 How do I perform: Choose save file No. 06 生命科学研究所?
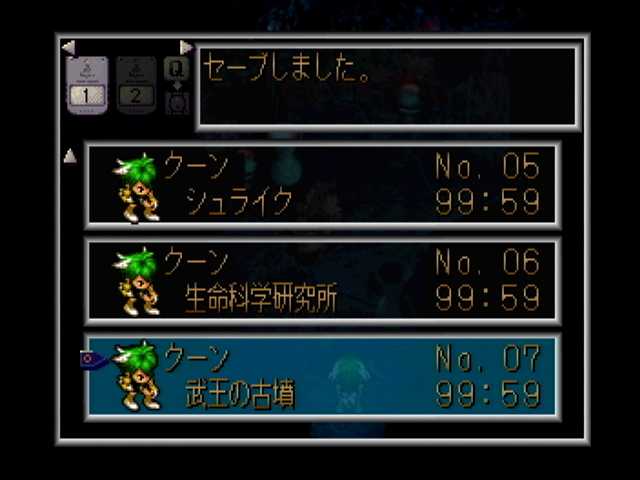pyautogui.click(x=322, y=281)
